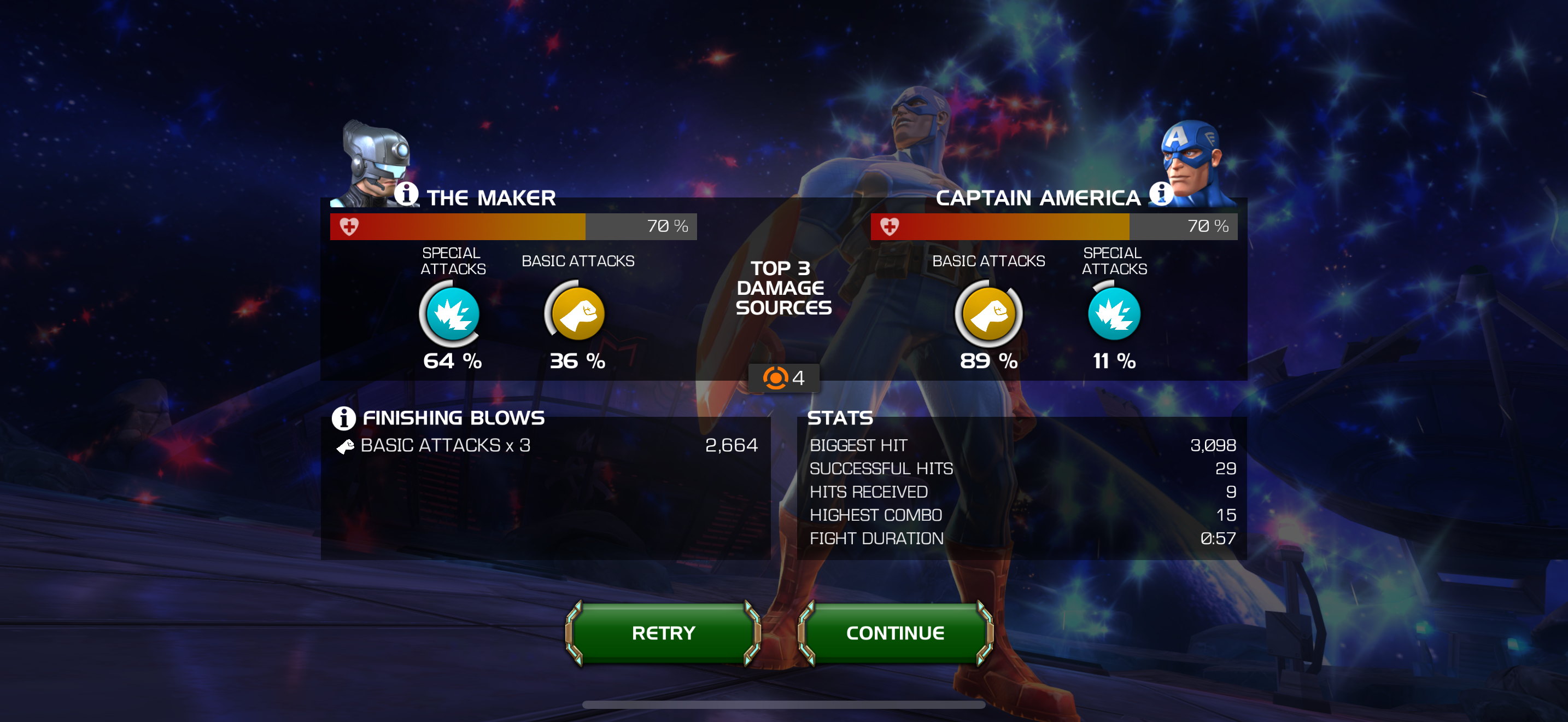Show Captain America's info details
Screen dimensions: 1568x722
(x=1160, y=194)
